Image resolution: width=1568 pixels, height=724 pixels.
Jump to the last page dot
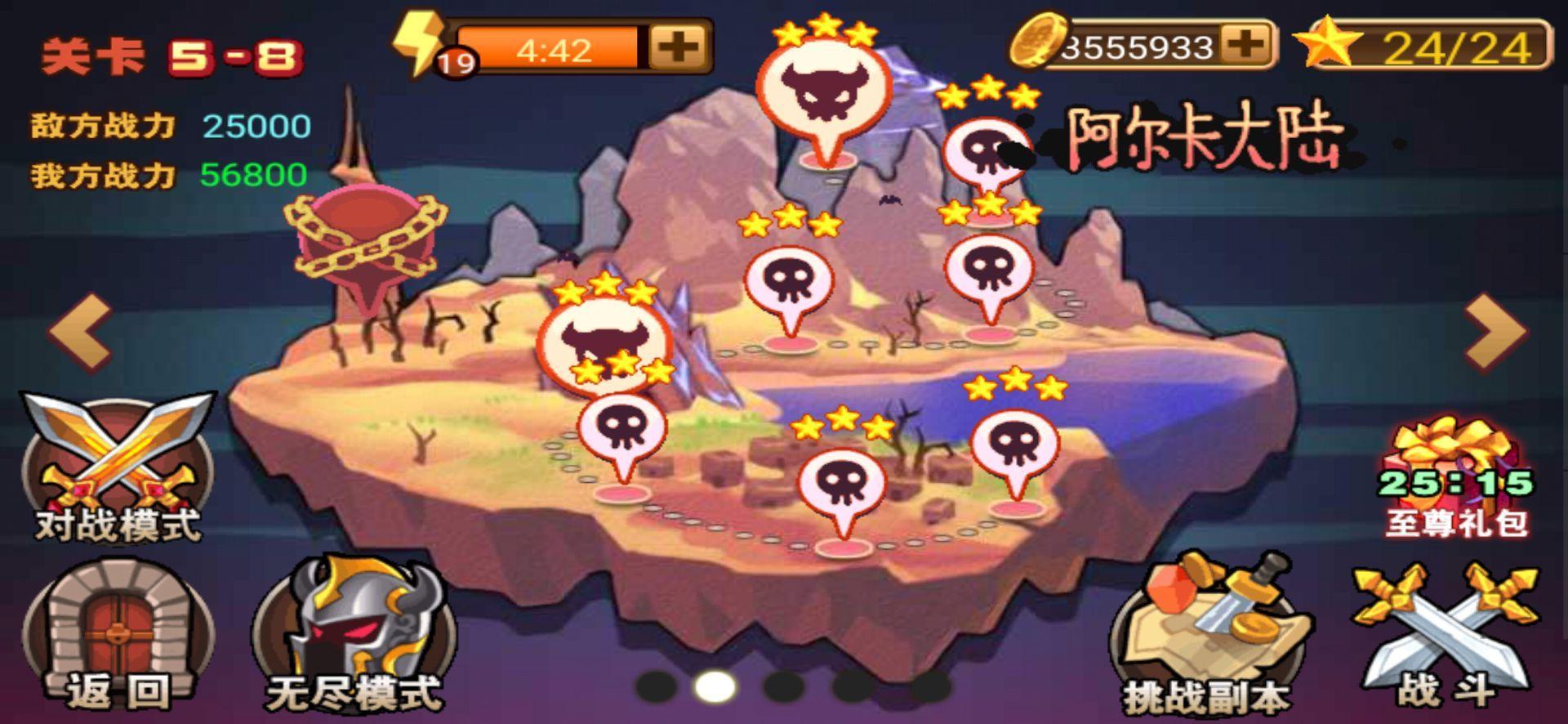(929, 686)
